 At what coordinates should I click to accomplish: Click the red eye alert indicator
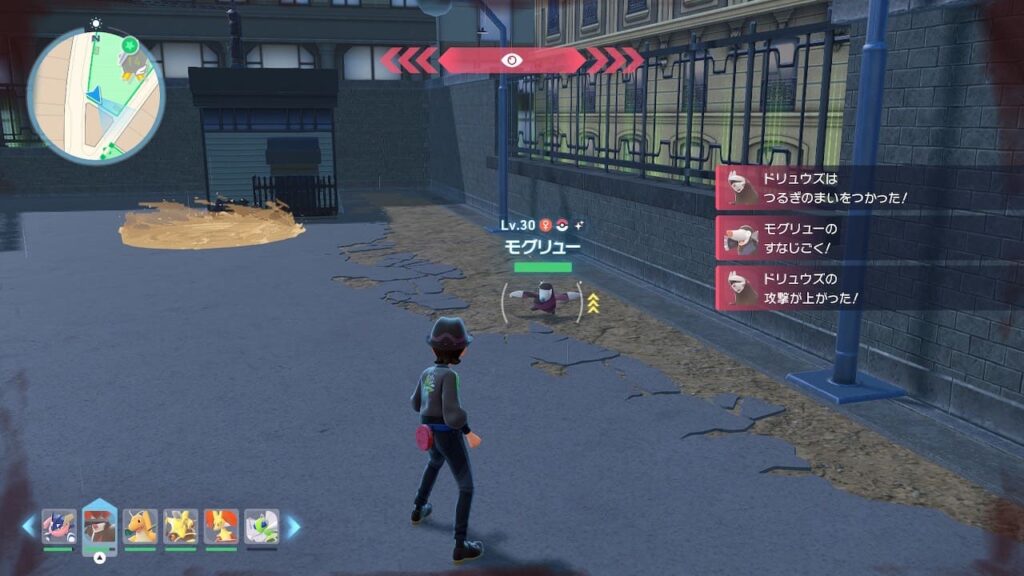pyautogui.click(x=512, y=60)
